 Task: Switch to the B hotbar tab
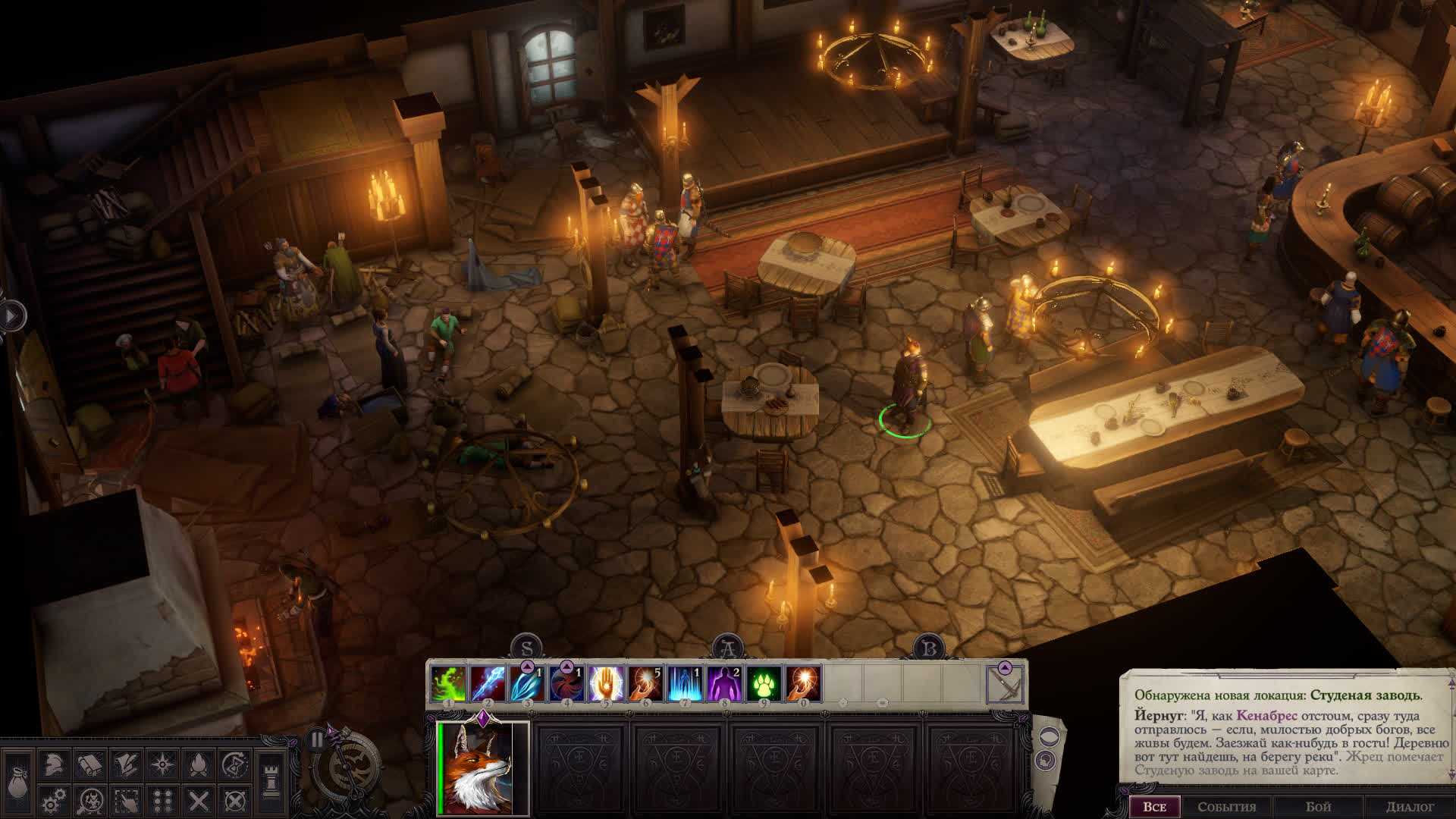coord(928,648)
